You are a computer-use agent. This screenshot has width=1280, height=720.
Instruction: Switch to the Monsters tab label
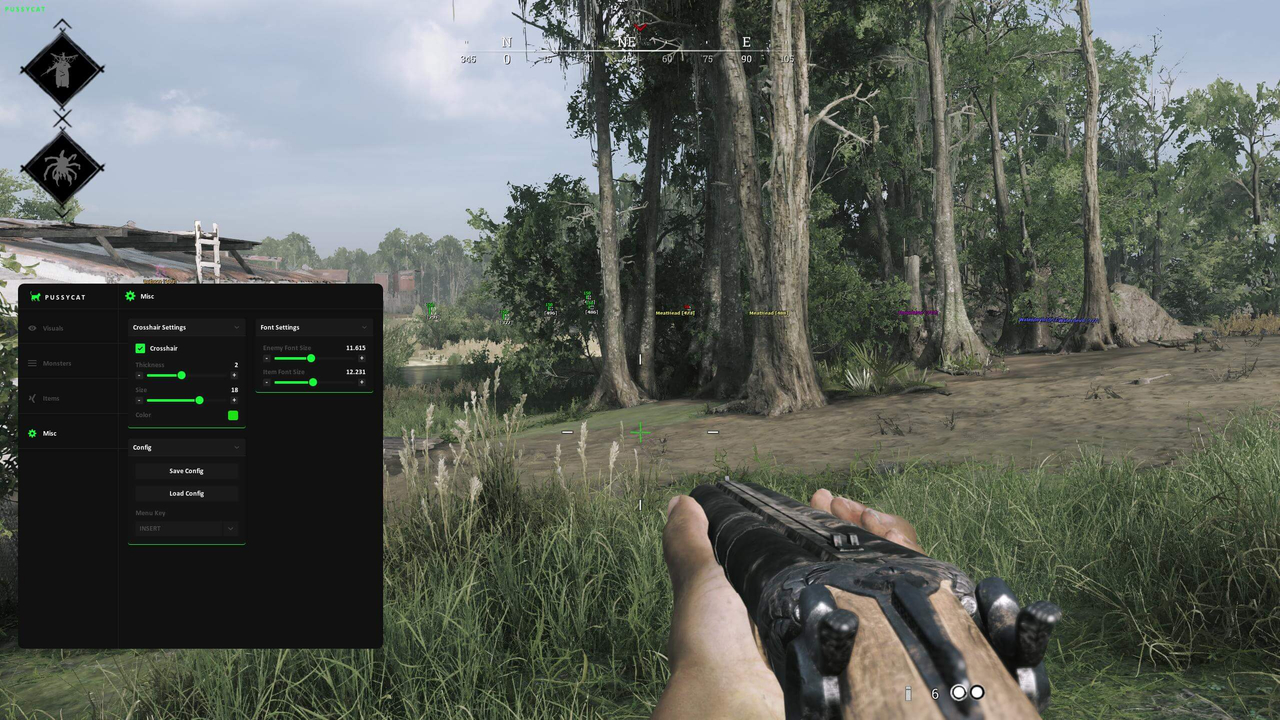[57, 363]
